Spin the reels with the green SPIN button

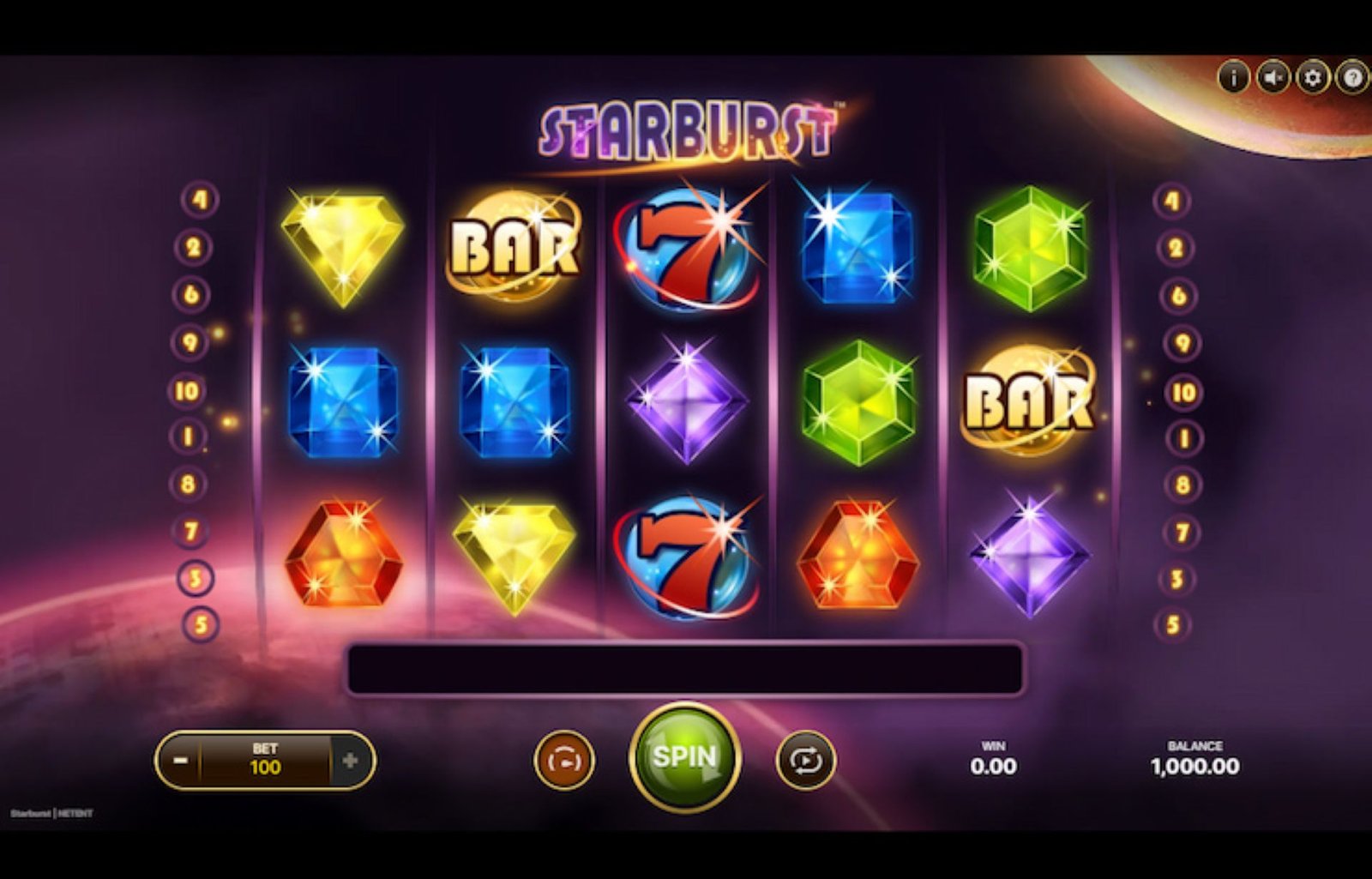pos(684,757)
